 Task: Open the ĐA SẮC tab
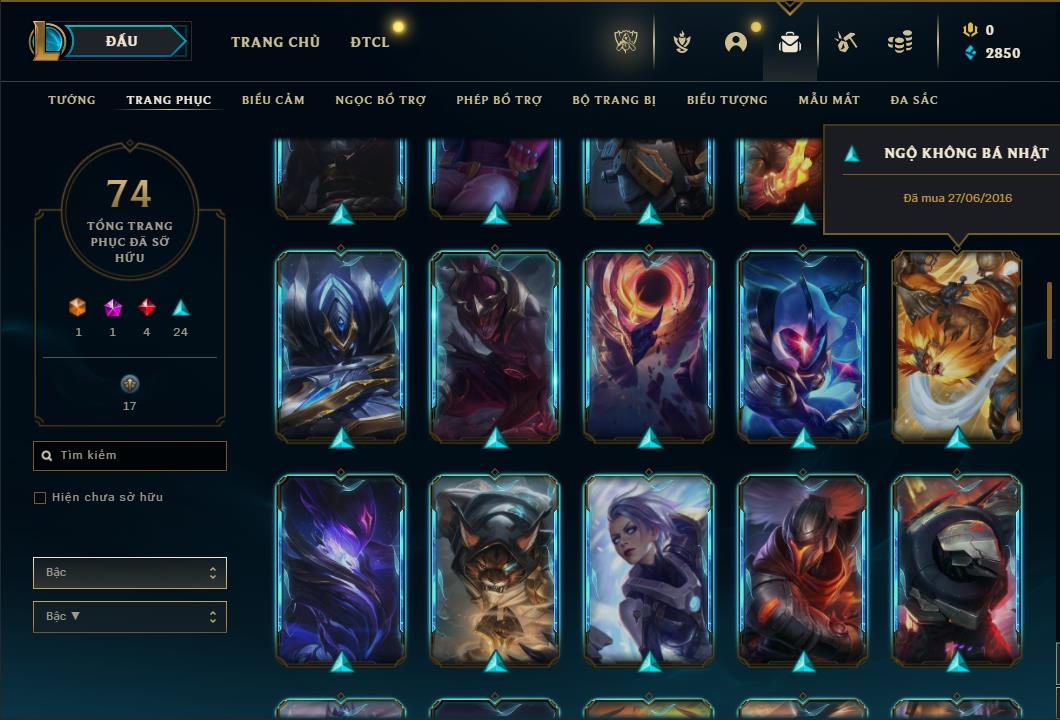click(914, 100)
